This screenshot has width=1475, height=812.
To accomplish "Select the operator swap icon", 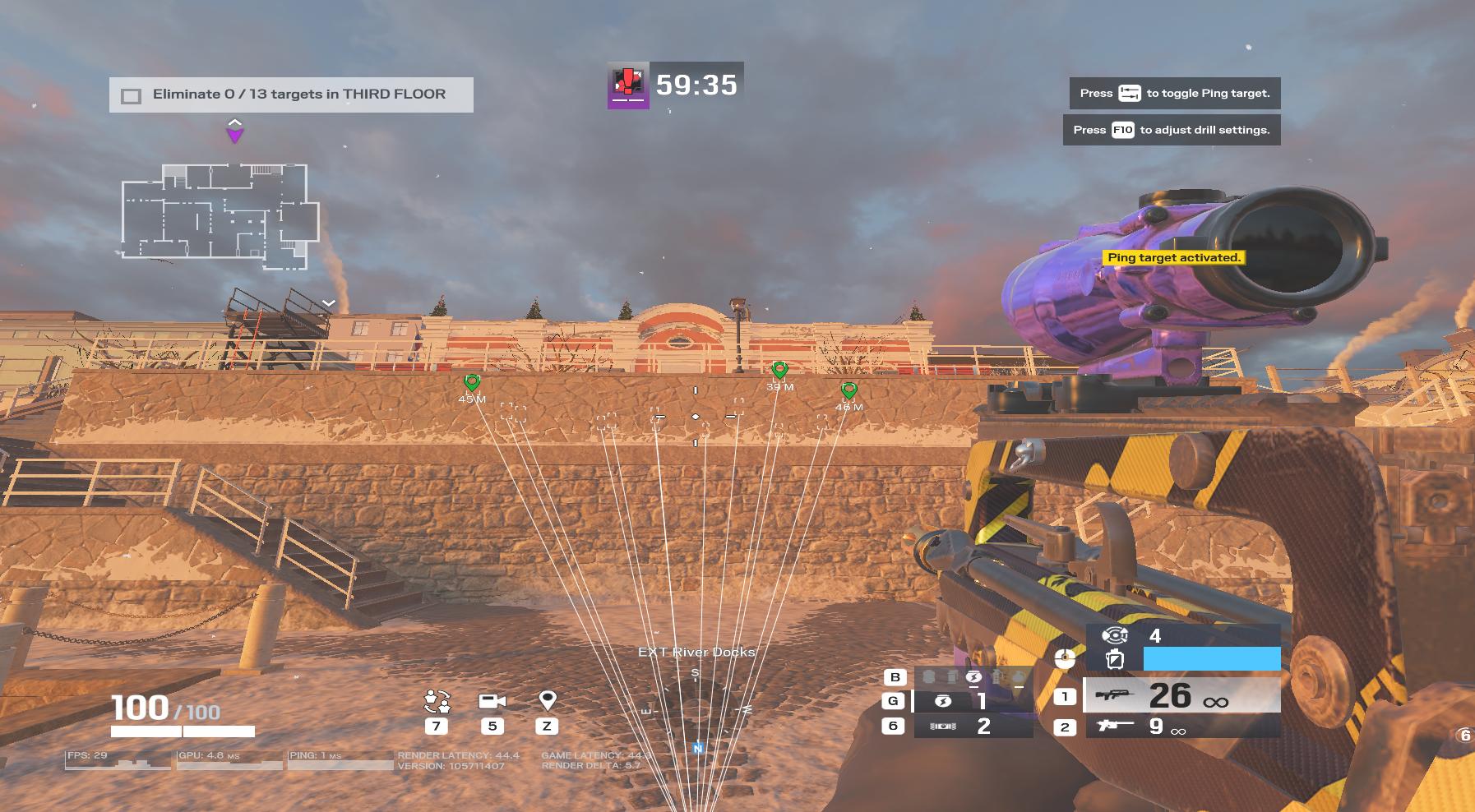I will pos(437,701).
